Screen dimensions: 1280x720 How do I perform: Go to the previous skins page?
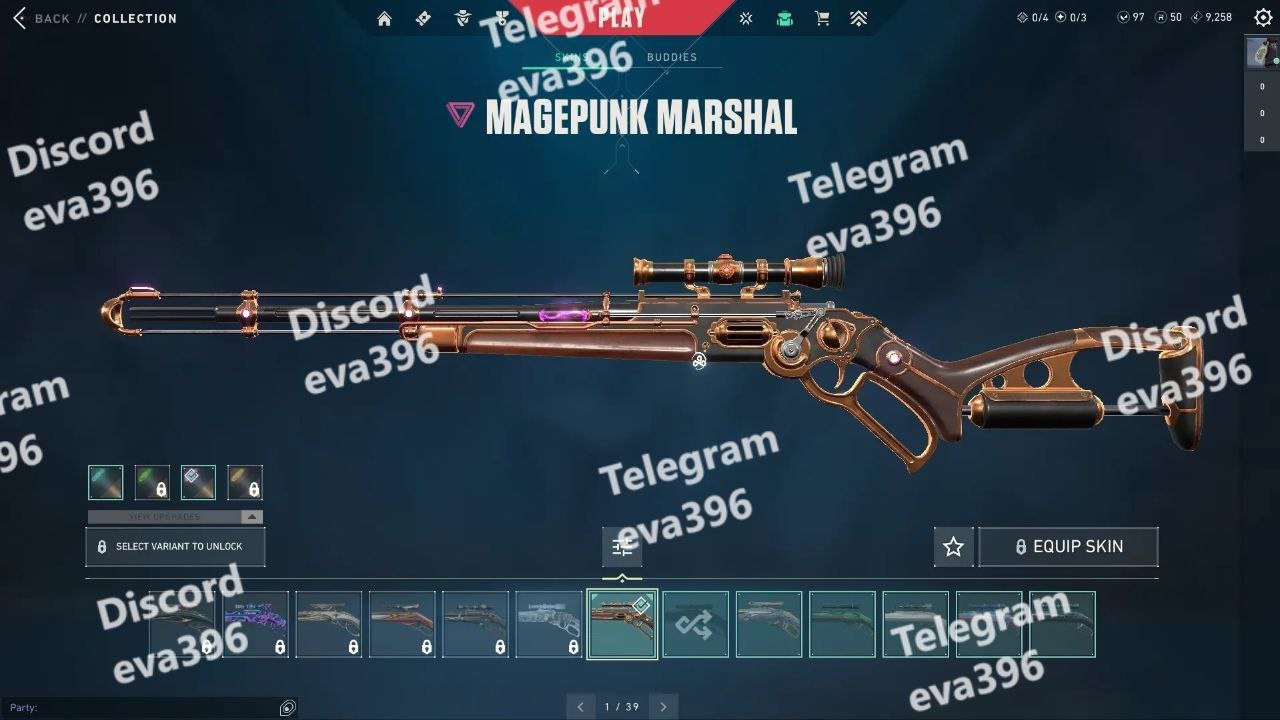580,707
